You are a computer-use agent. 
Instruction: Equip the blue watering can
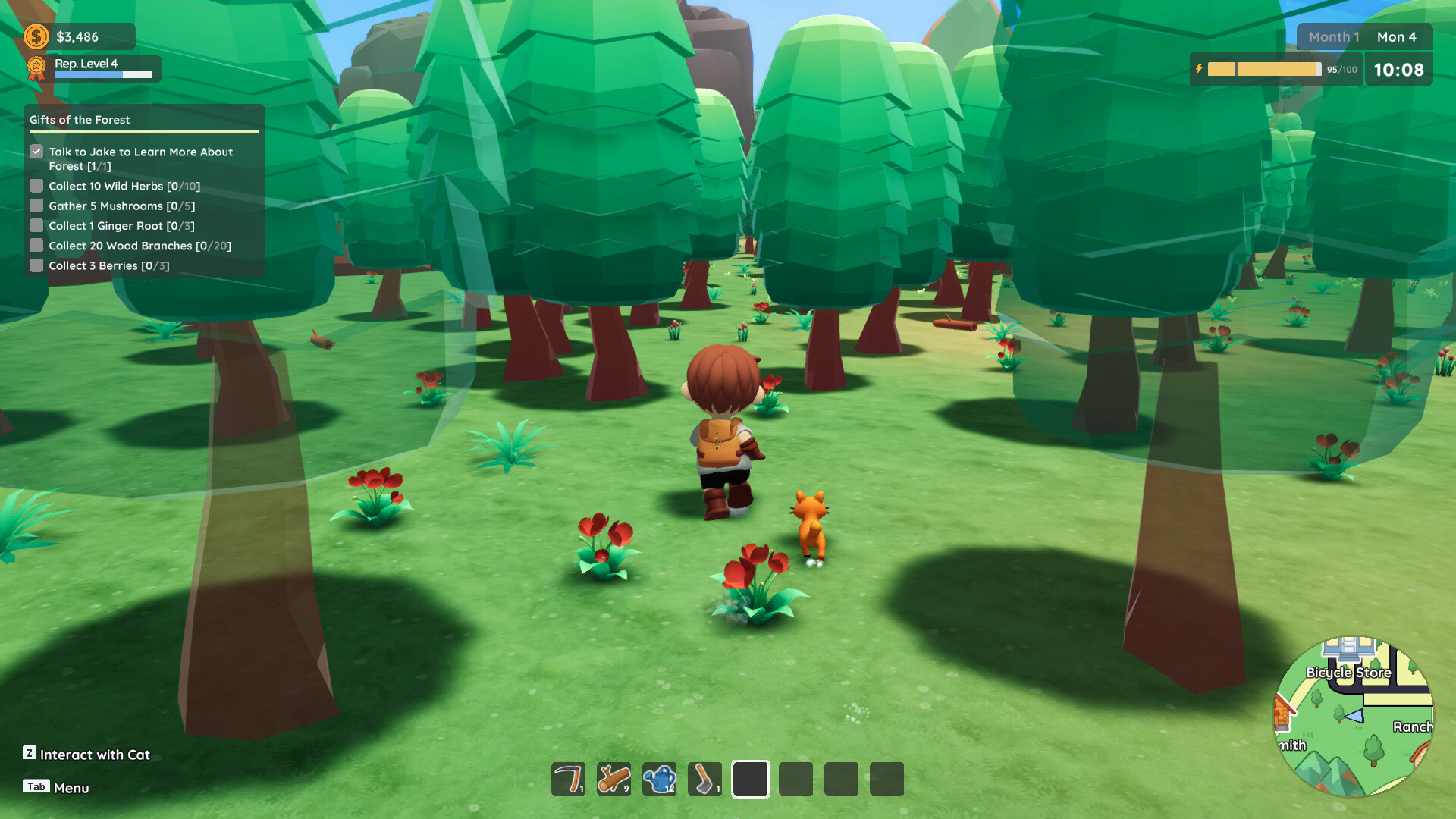659,779
